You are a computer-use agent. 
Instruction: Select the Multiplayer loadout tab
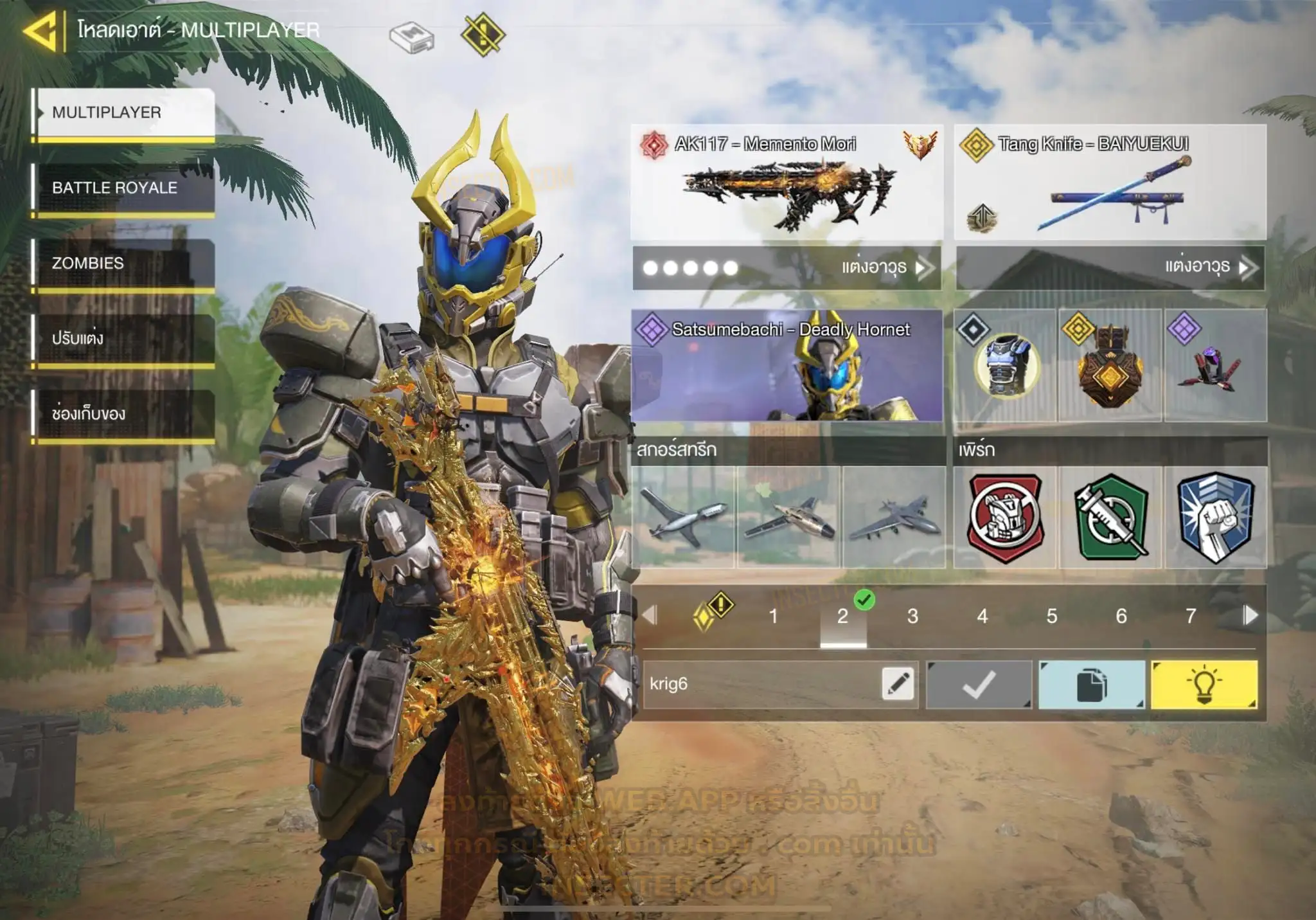123,113
